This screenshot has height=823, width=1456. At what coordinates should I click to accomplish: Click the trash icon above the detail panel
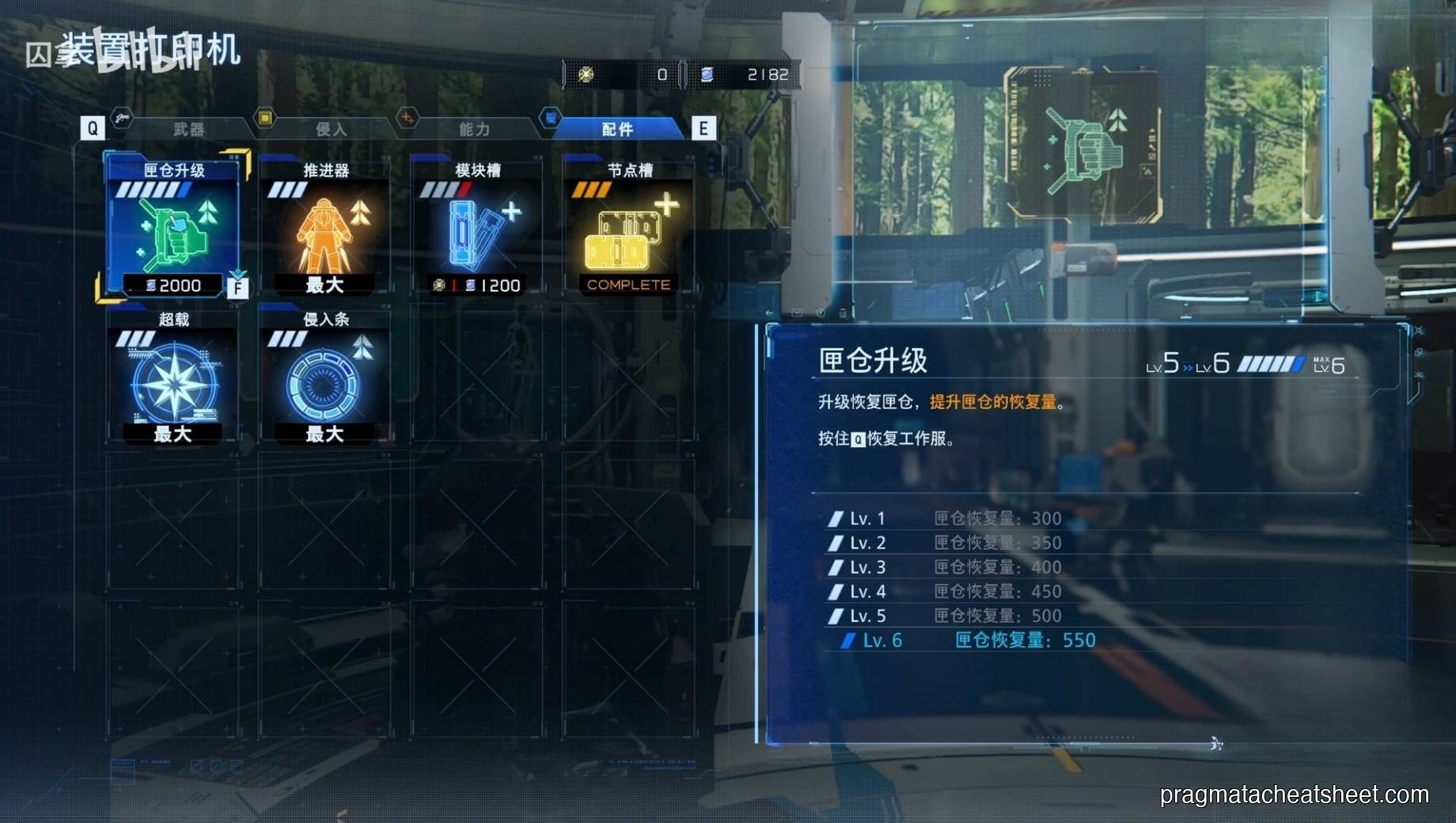pos(844,313)
